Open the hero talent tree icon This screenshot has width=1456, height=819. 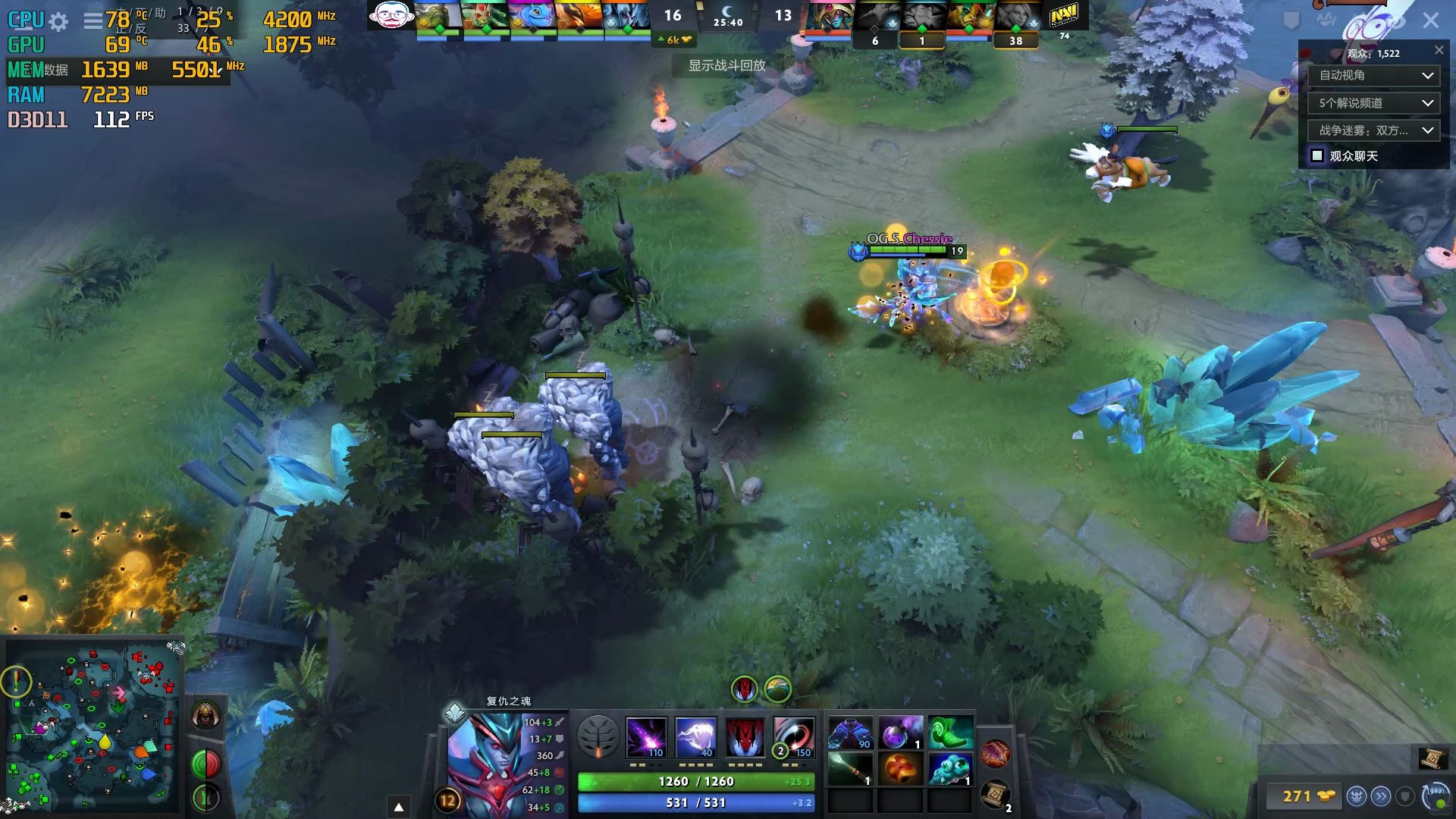(599, 736)
